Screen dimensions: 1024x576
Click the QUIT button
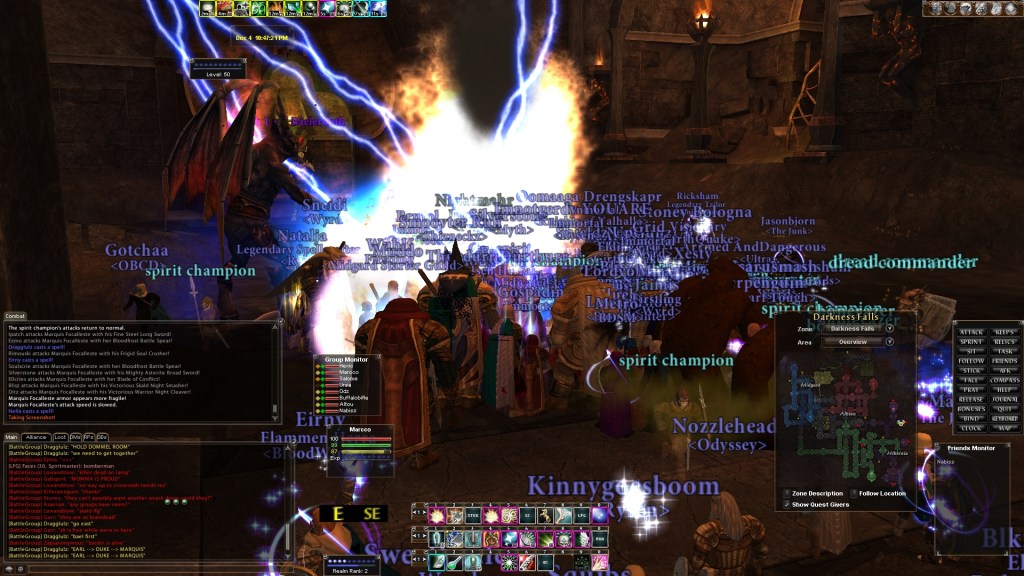point(1004,408)
